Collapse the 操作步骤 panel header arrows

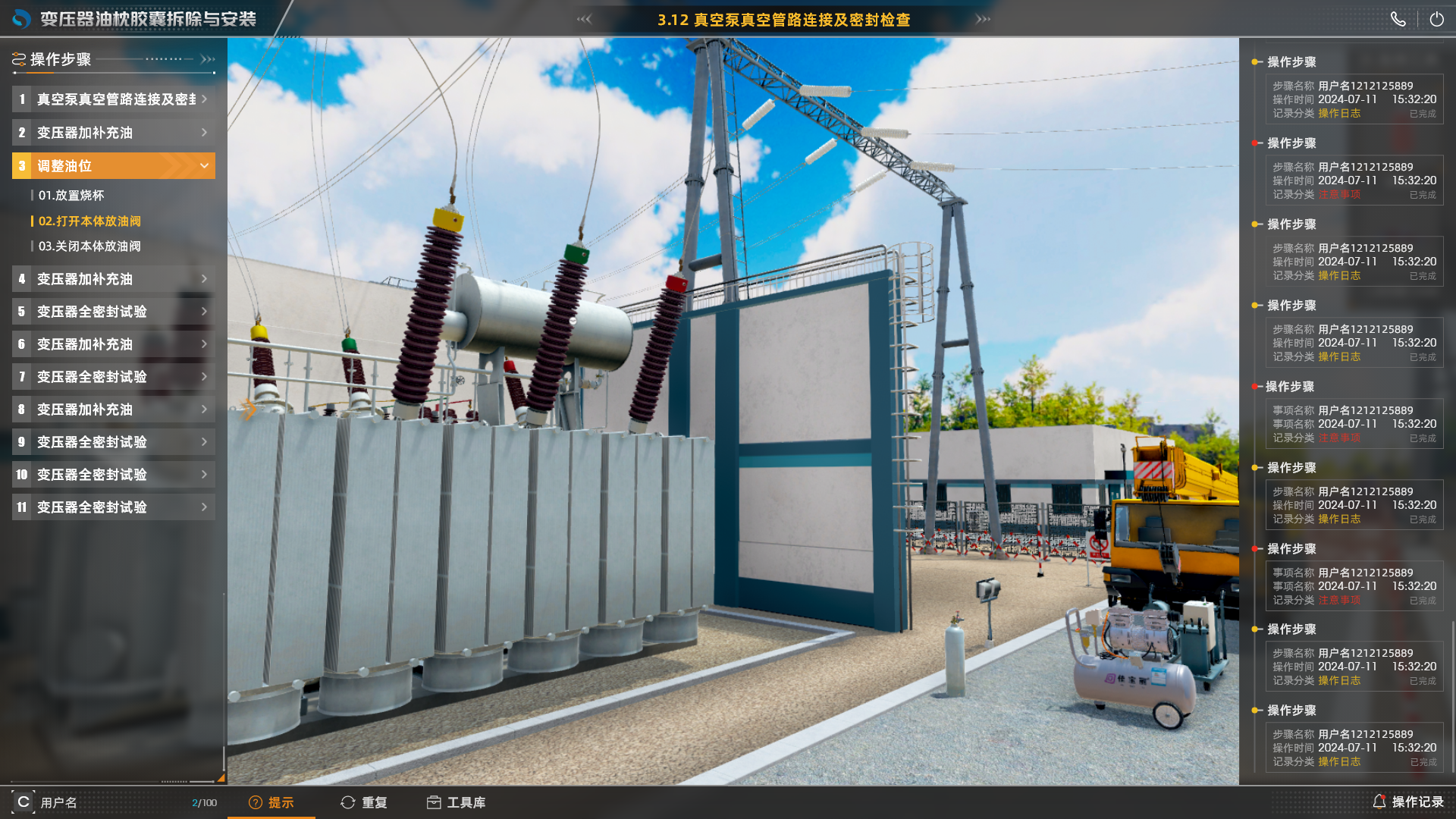pos(208,59)
